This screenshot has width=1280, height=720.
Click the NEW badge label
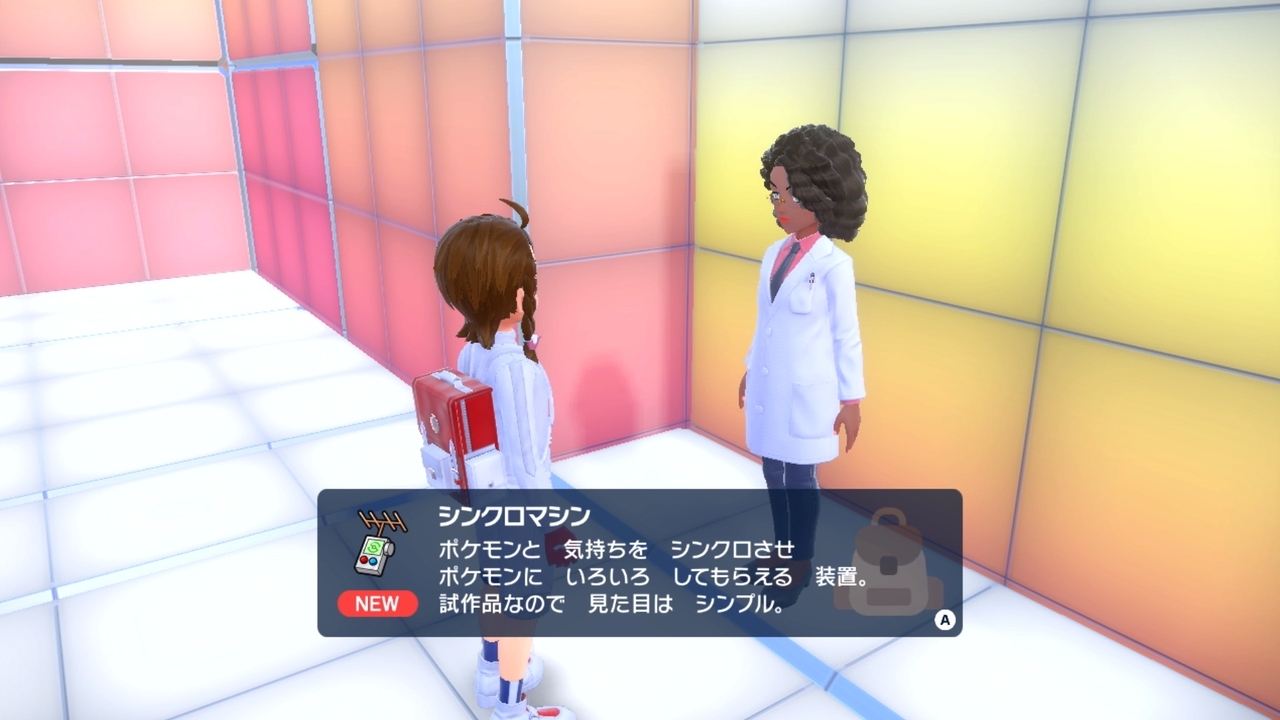[x=378, y=604]
